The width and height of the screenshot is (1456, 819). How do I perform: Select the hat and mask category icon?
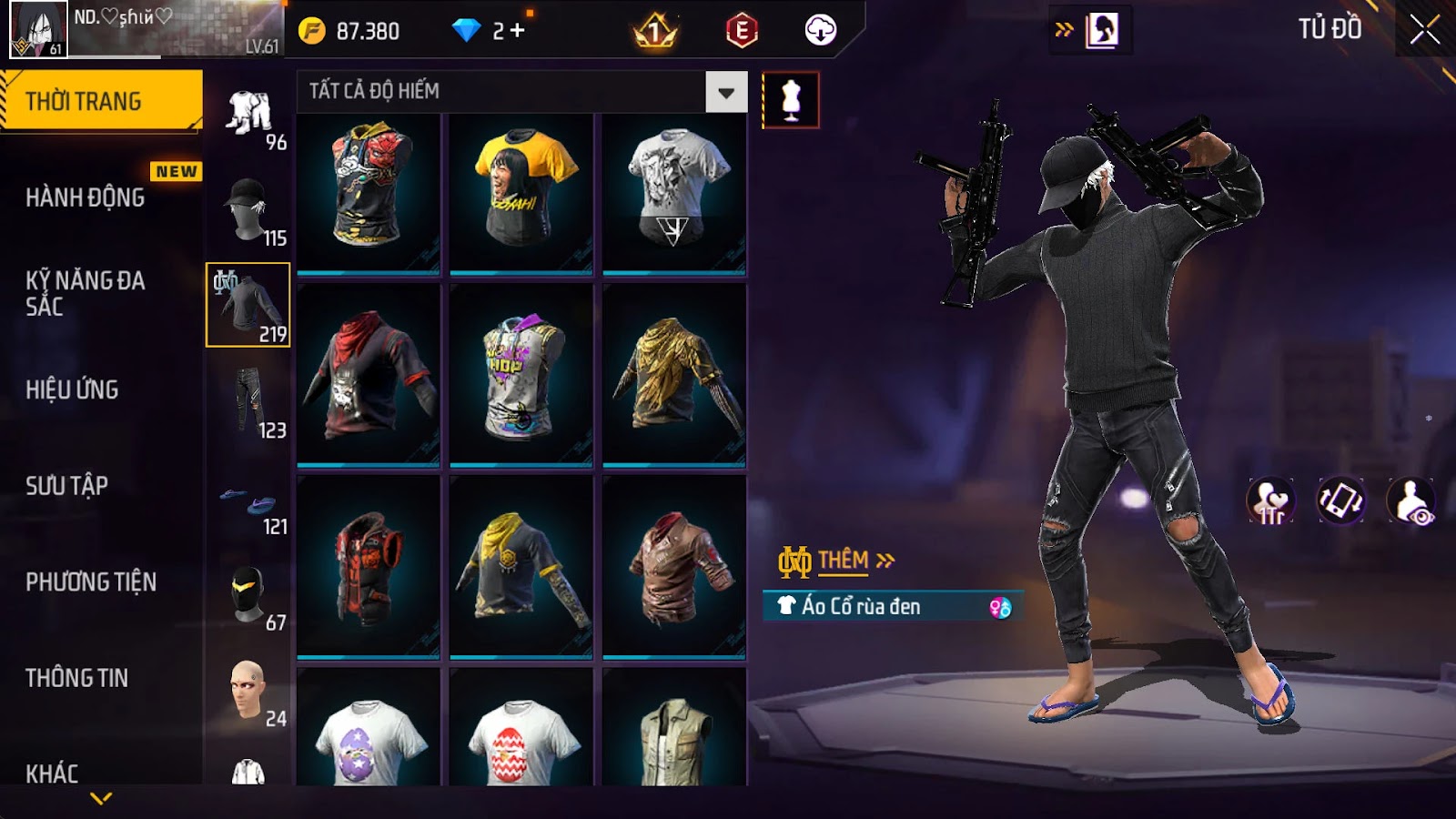(x=248, y=209)
